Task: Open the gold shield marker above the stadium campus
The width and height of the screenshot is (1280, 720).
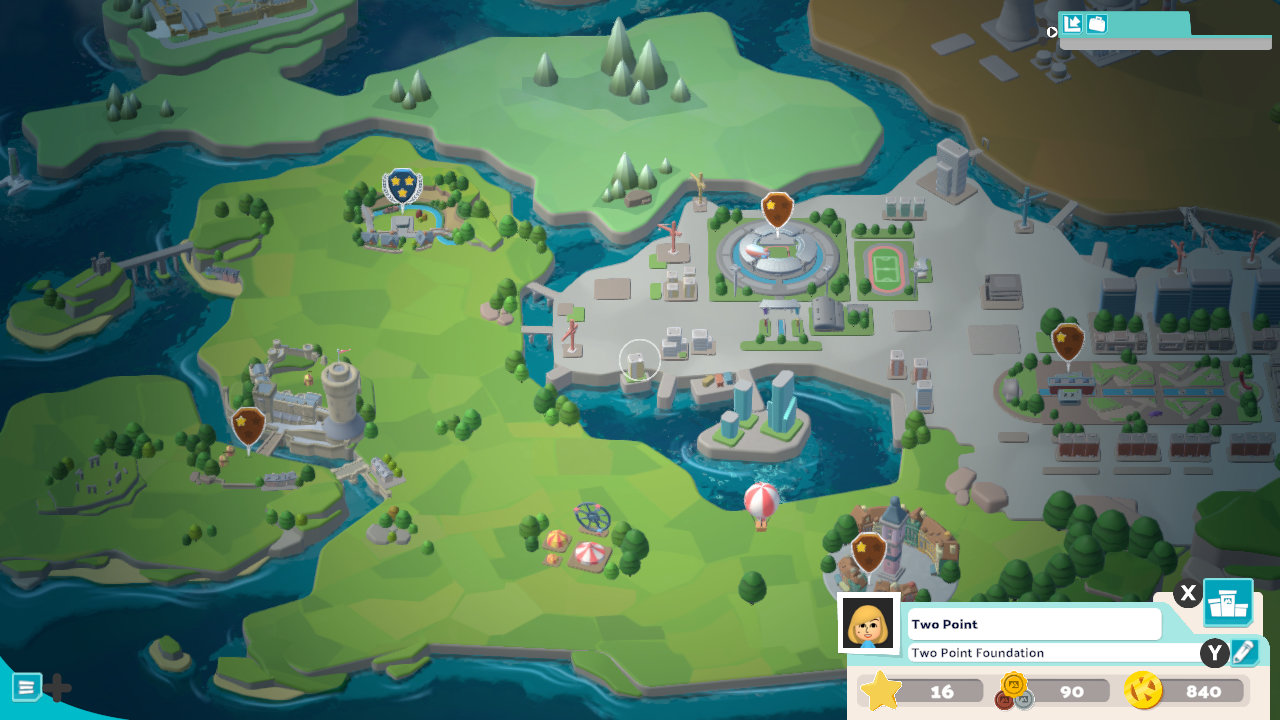Action: (778, 210)
